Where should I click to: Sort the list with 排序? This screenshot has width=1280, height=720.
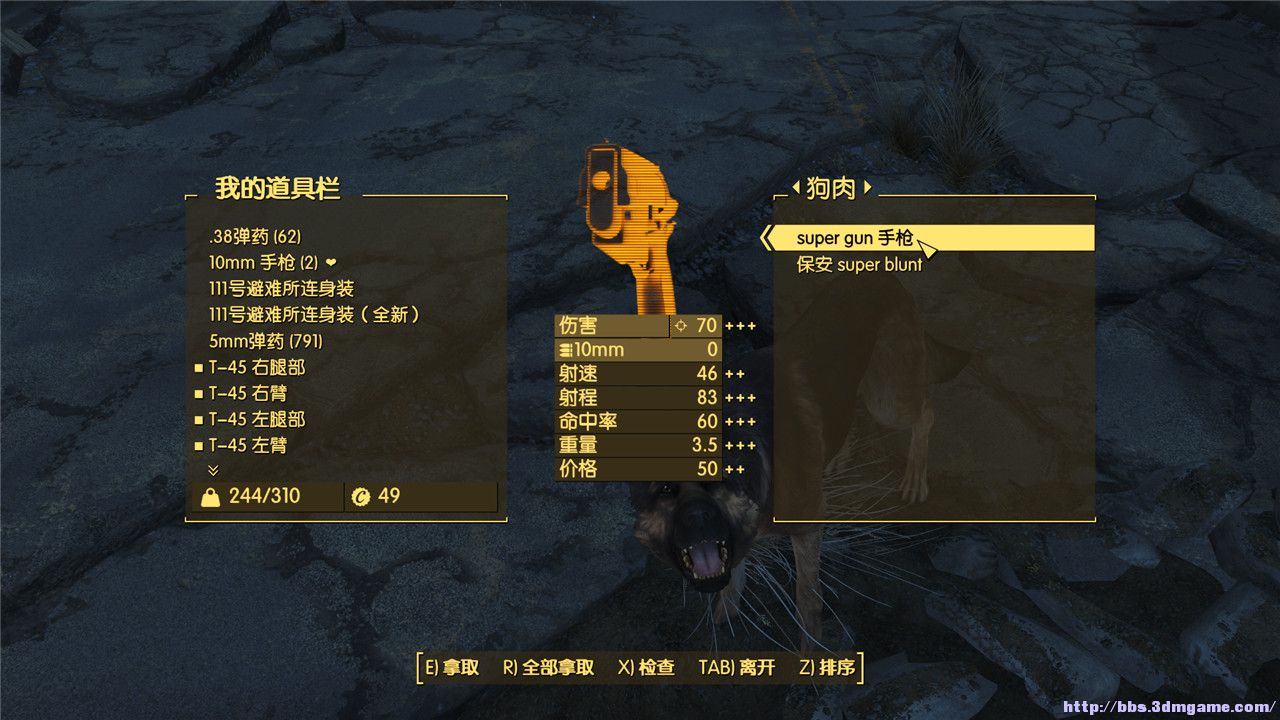click(826, 668)
